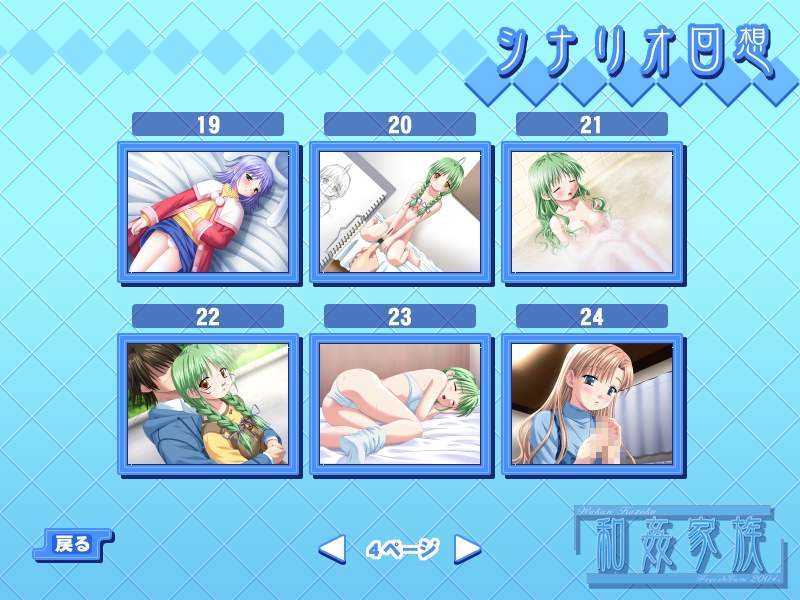View scenario thumbnail number 23
Viewport: 800px width, 600px height.
tap(400, 404)
